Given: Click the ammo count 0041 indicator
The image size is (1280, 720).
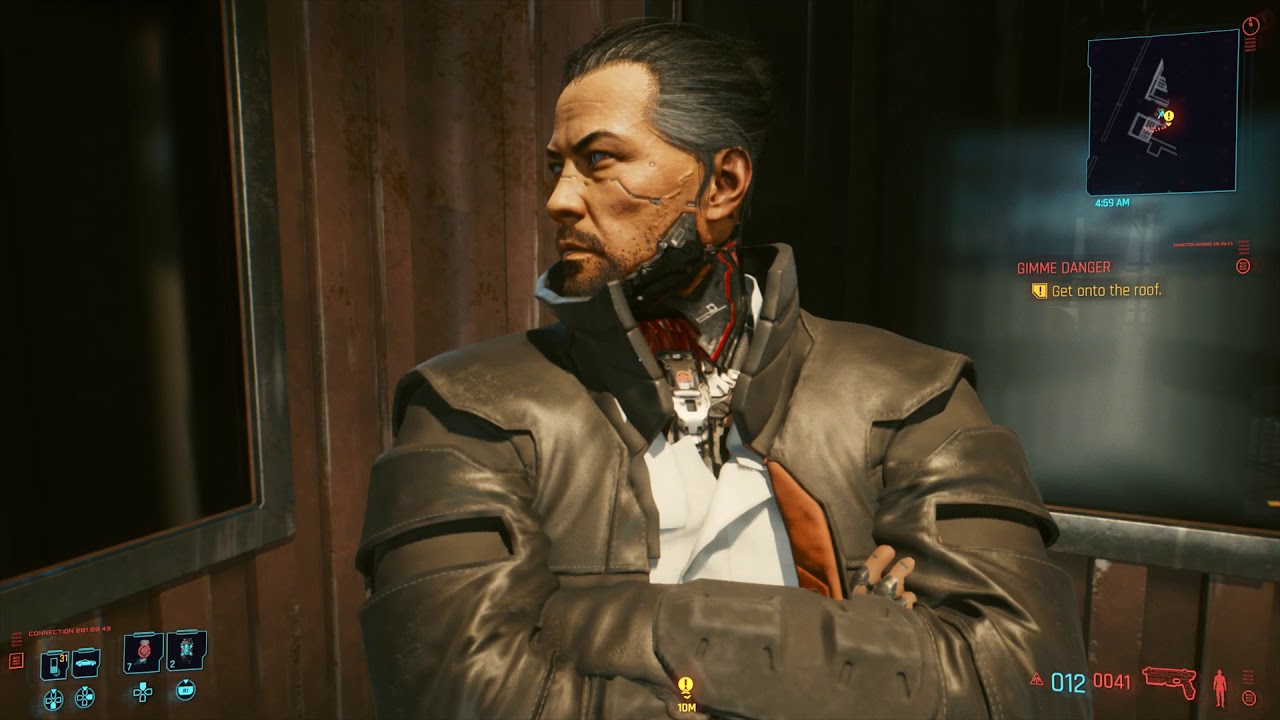Looking at the screenshot, I should pyautogui.click(x=1112, y=679).
